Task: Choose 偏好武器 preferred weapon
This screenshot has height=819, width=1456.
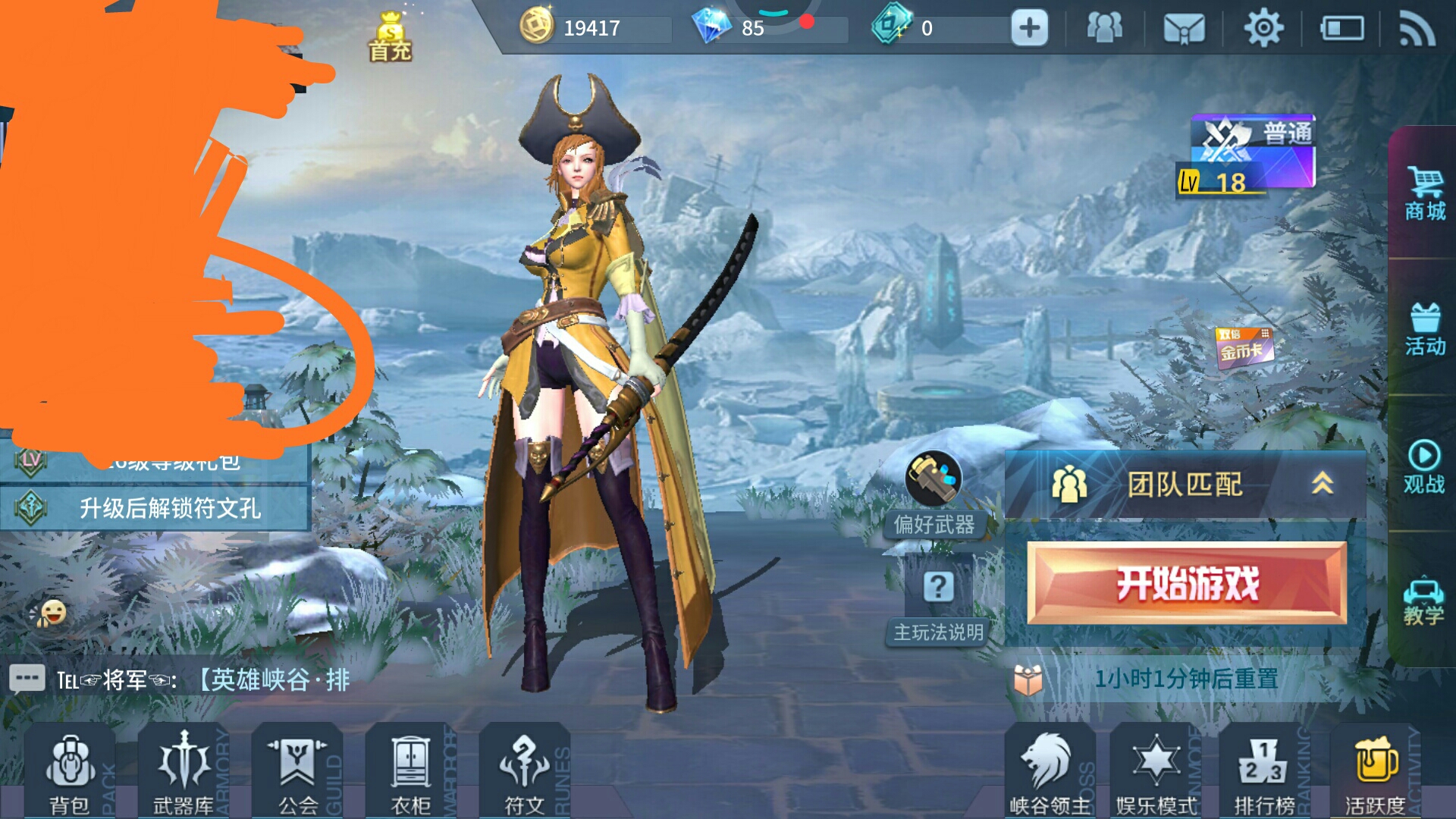Action: (x=934, y=493)
